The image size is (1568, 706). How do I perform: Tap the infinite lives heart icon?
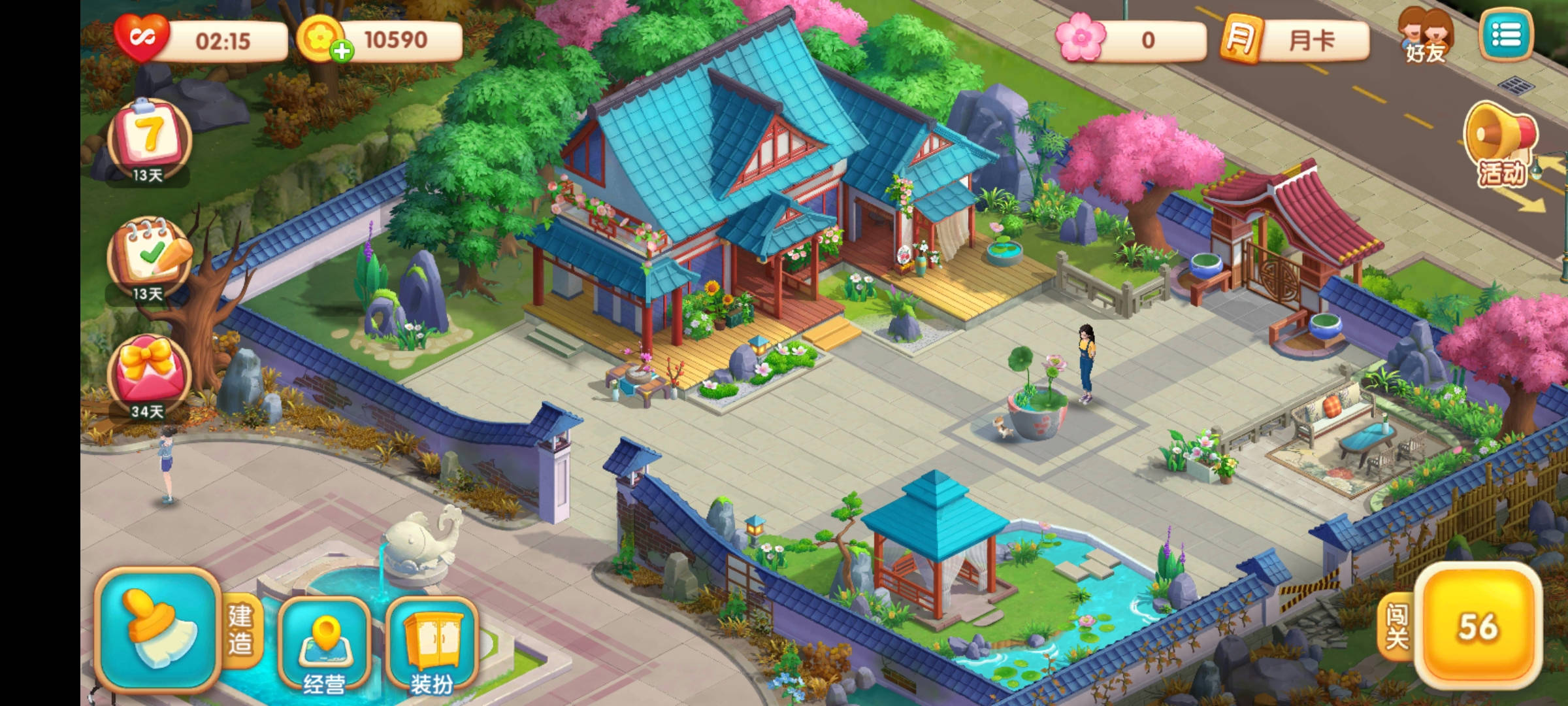[x=141, y=38]
